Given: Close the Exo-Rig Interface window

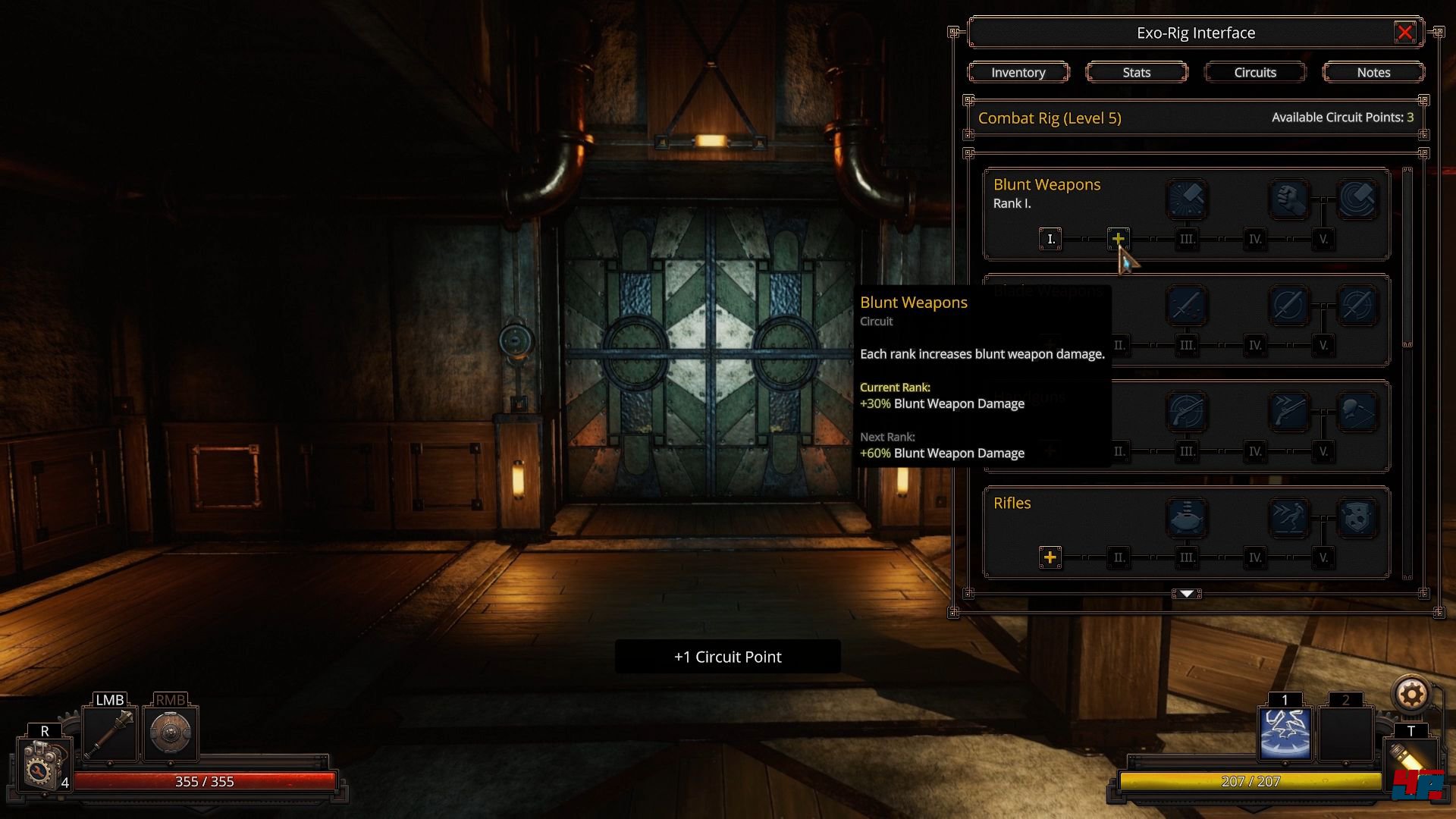Looking at the screenshot, I should coord(1404,33).
